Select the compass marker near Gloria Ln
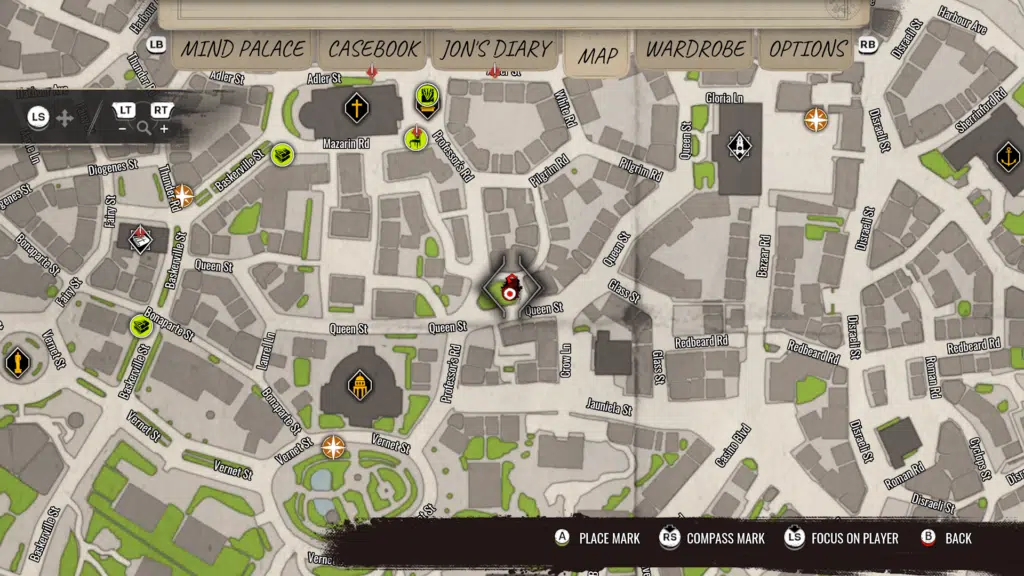 (816, 120)
